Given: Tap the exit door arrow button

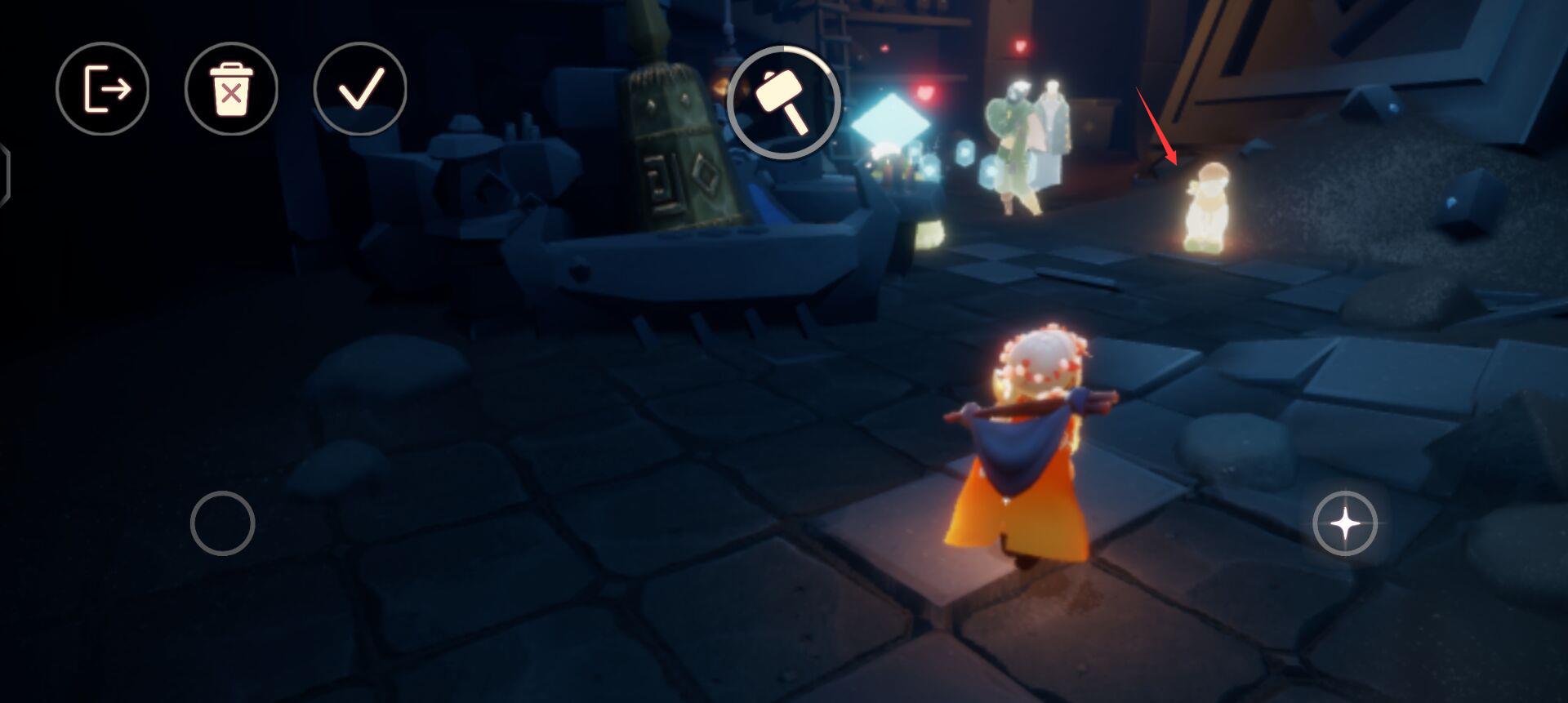Looking at the screenshot, I should (x=103, y=89).
